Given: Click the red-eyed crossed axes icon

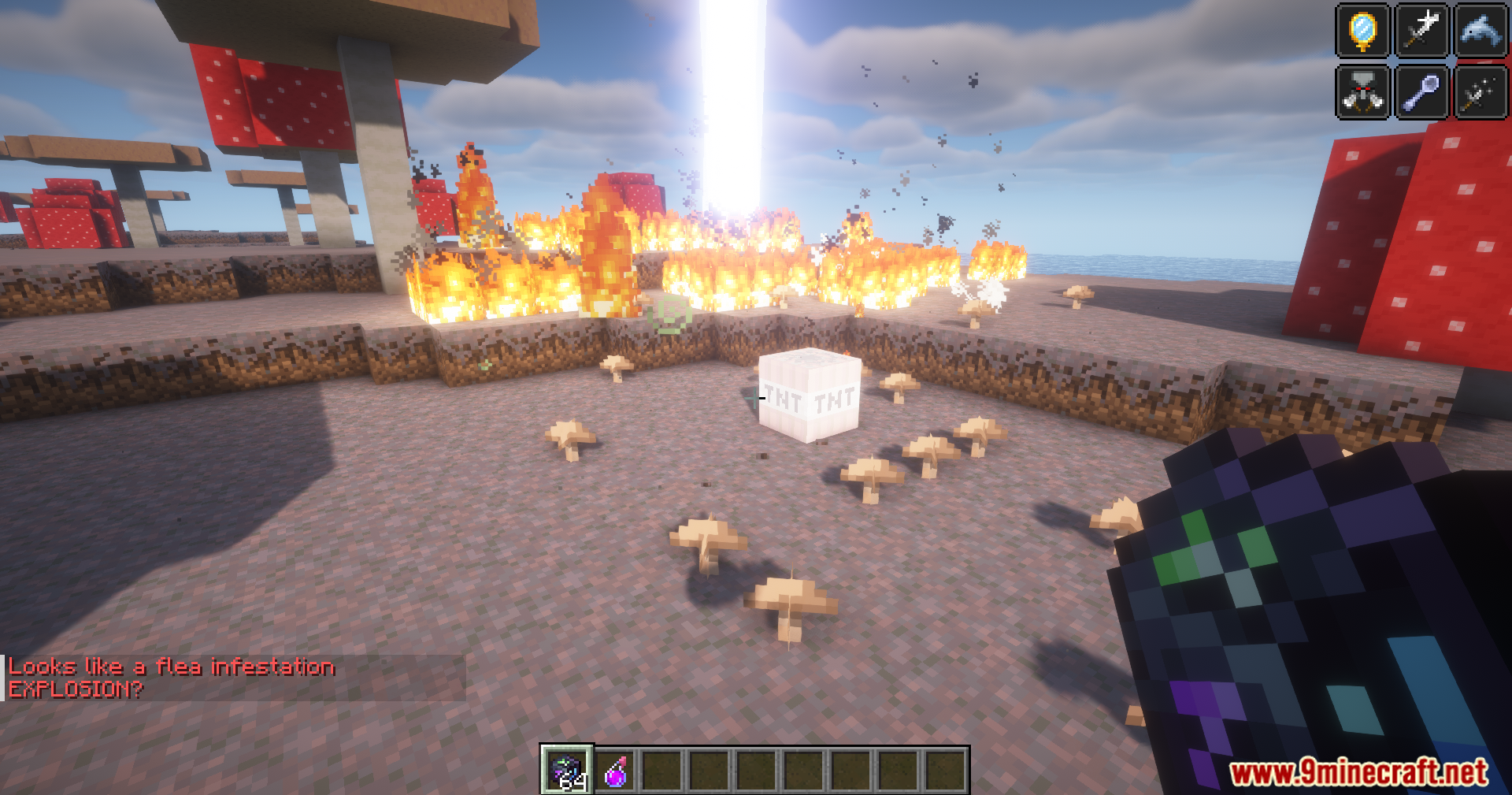Looking at the screenshot, I should [1362, 91].
